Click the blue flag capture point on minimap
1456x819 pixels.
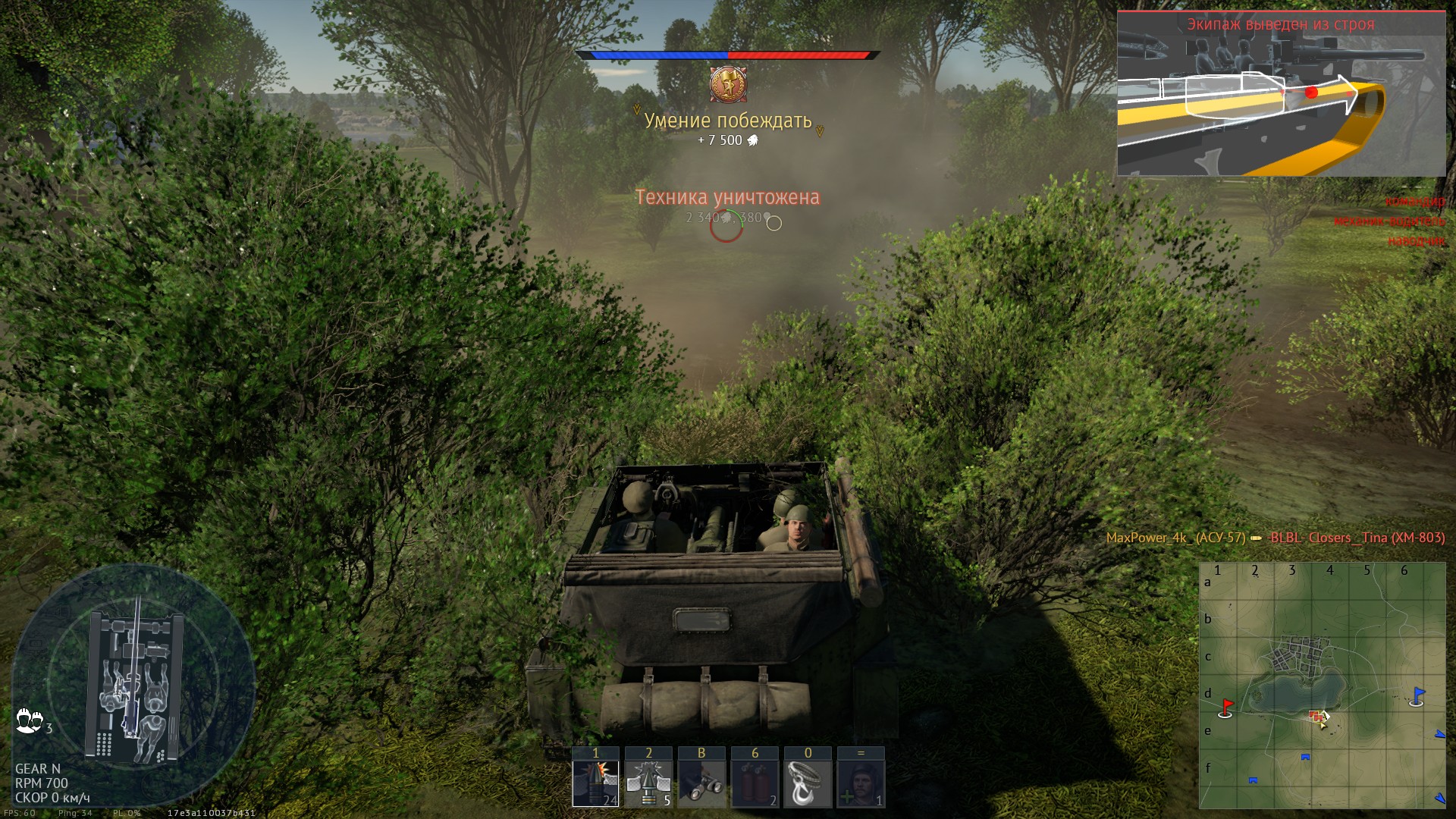(1417, 696)
